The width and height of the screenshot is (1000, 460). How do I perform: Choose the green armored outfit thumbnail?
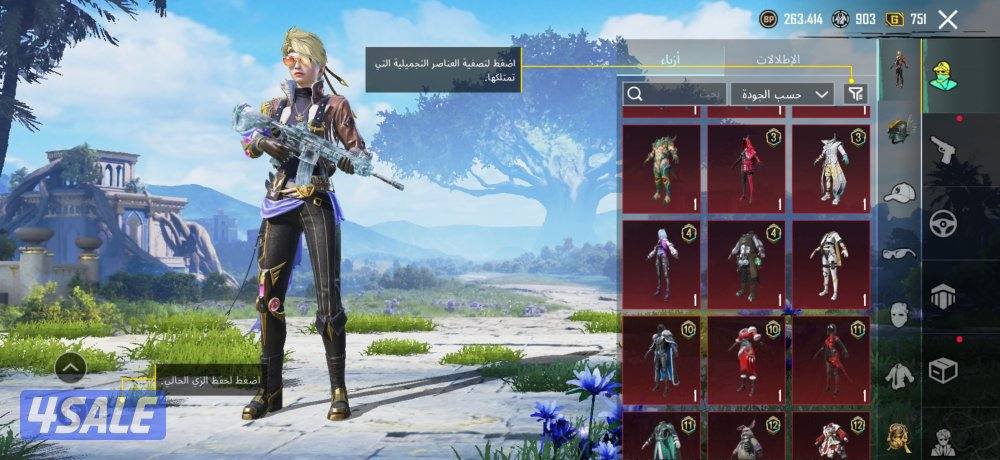[661, 164]
